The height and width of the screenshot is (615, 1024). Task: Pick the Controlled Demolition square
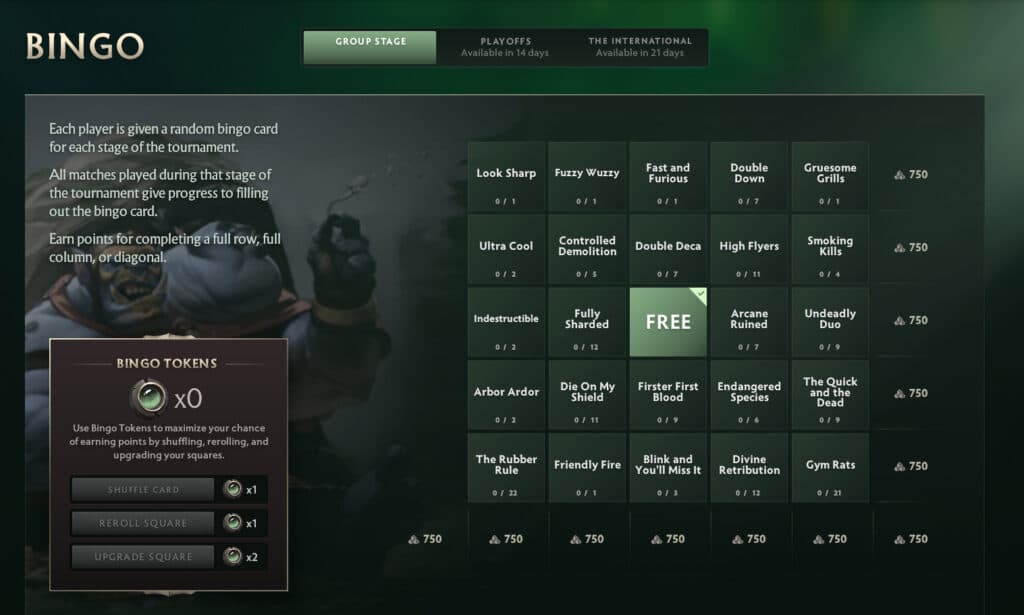coord(587,249)
